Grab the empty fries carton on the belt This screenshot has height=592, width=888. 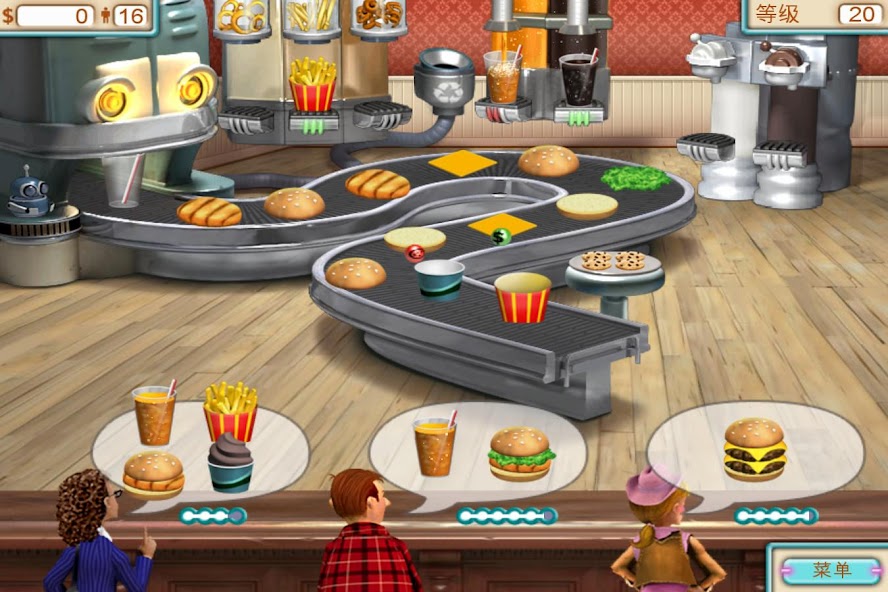click(x=522, y=298)
